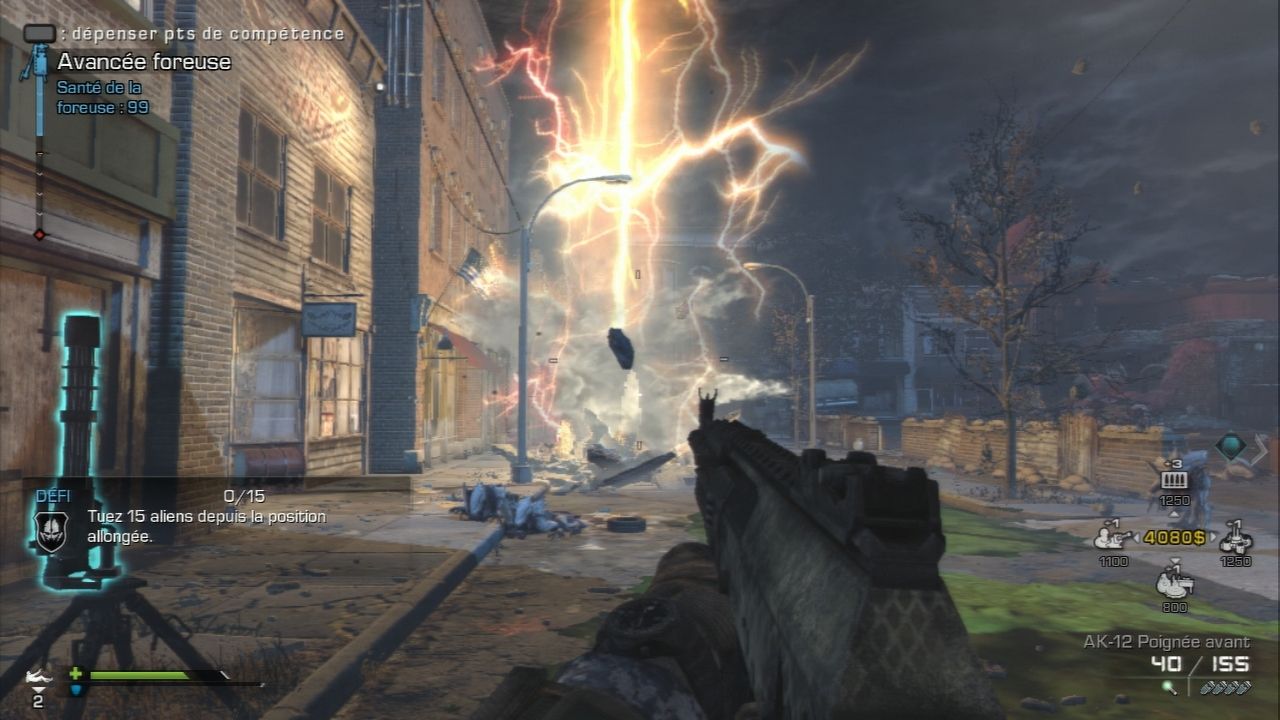Select the sentry gun deployable icon costing 1100
Screen dimensions: 1280x720
click(x=1110, y=537)
